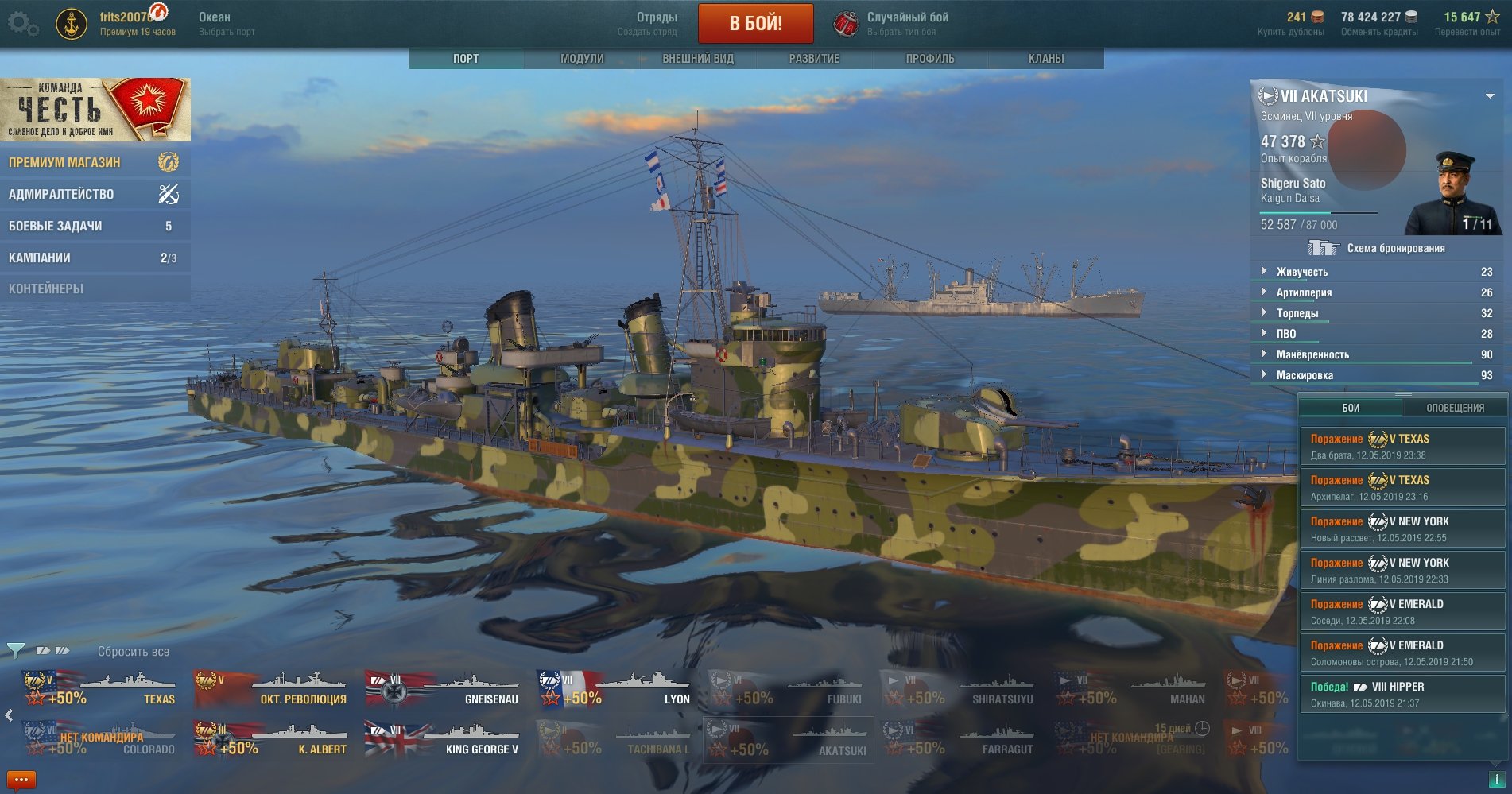Reset ship filters with Сбросить все

(134, 652)
